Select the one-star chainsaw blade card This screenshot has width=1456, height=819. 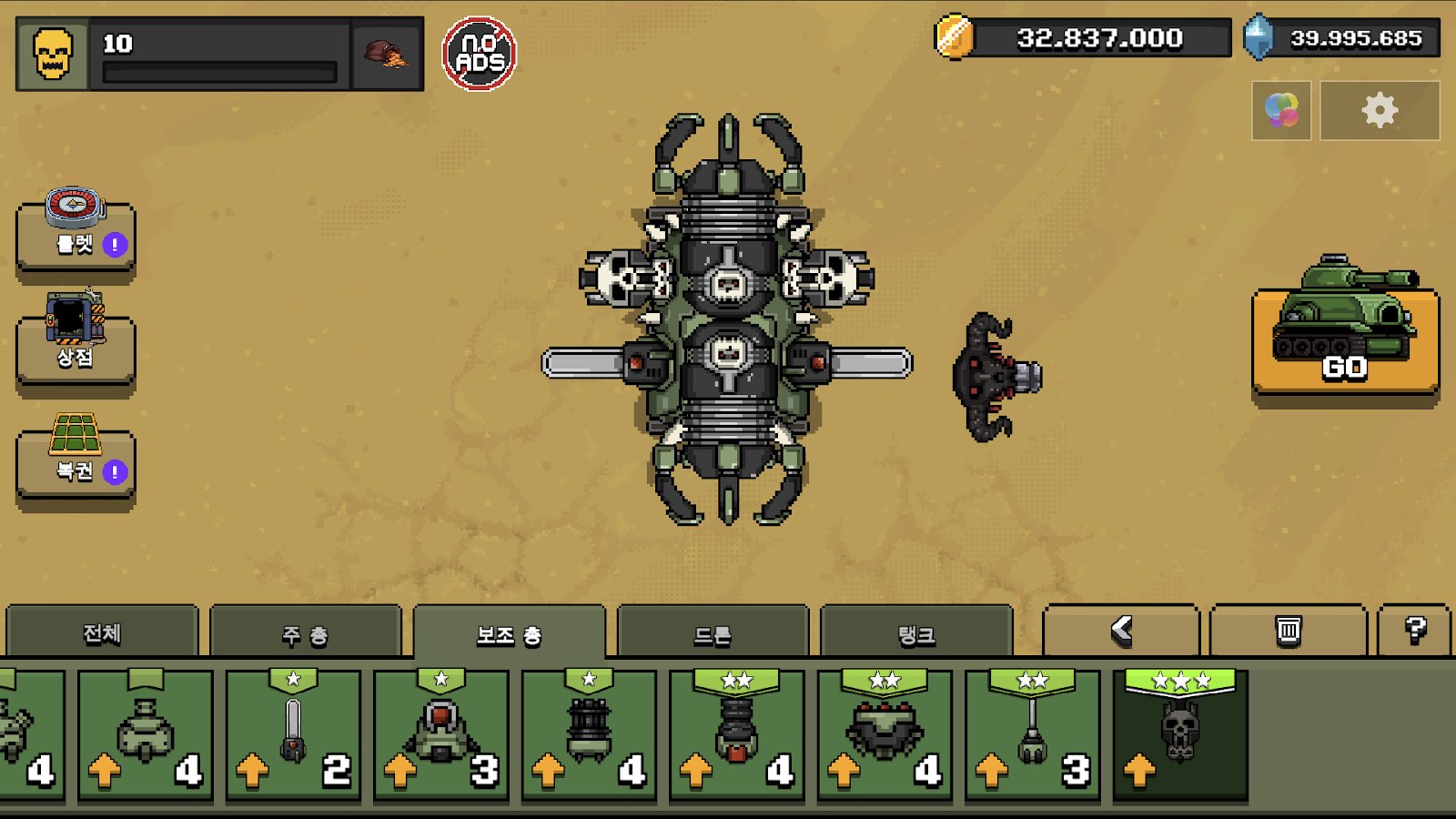pos(293,735)
